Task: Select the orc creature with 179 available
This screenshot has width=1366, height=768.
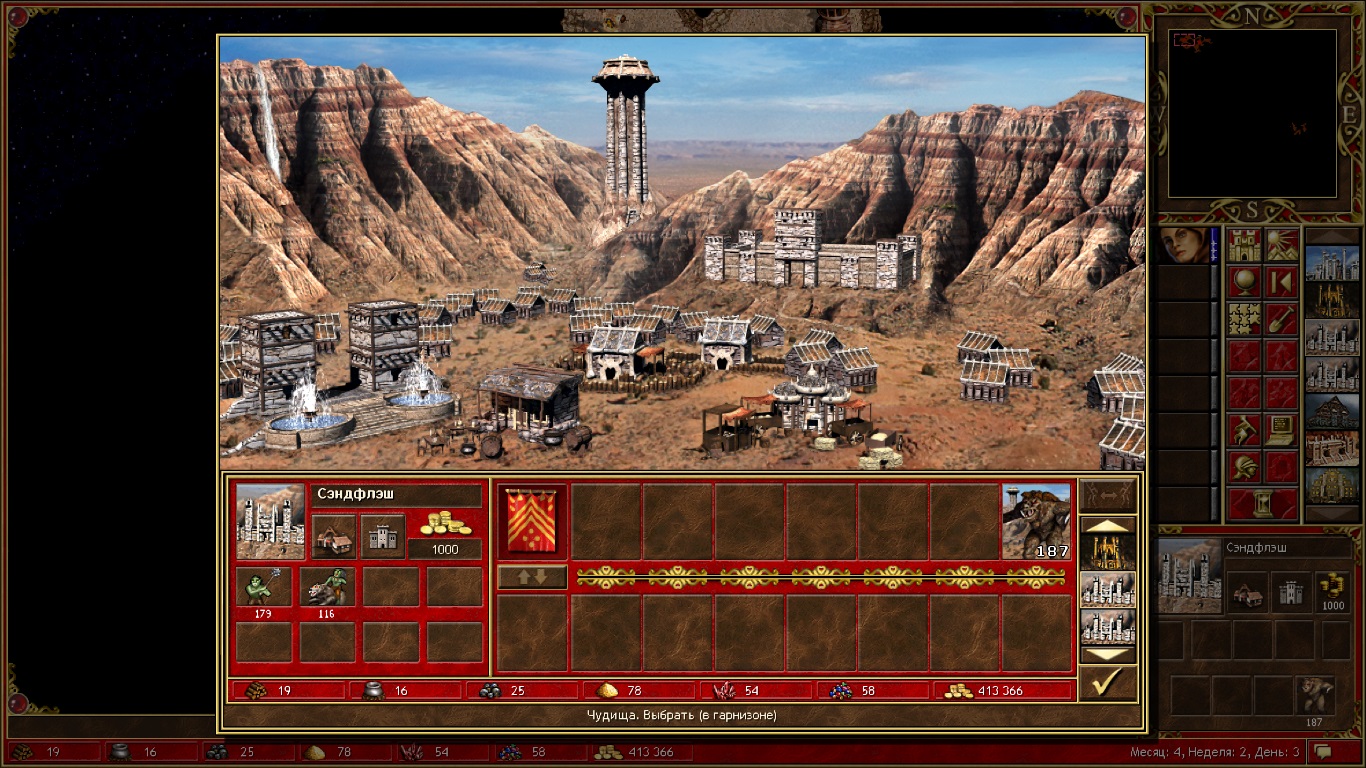Action: click(x=264, y=587)
